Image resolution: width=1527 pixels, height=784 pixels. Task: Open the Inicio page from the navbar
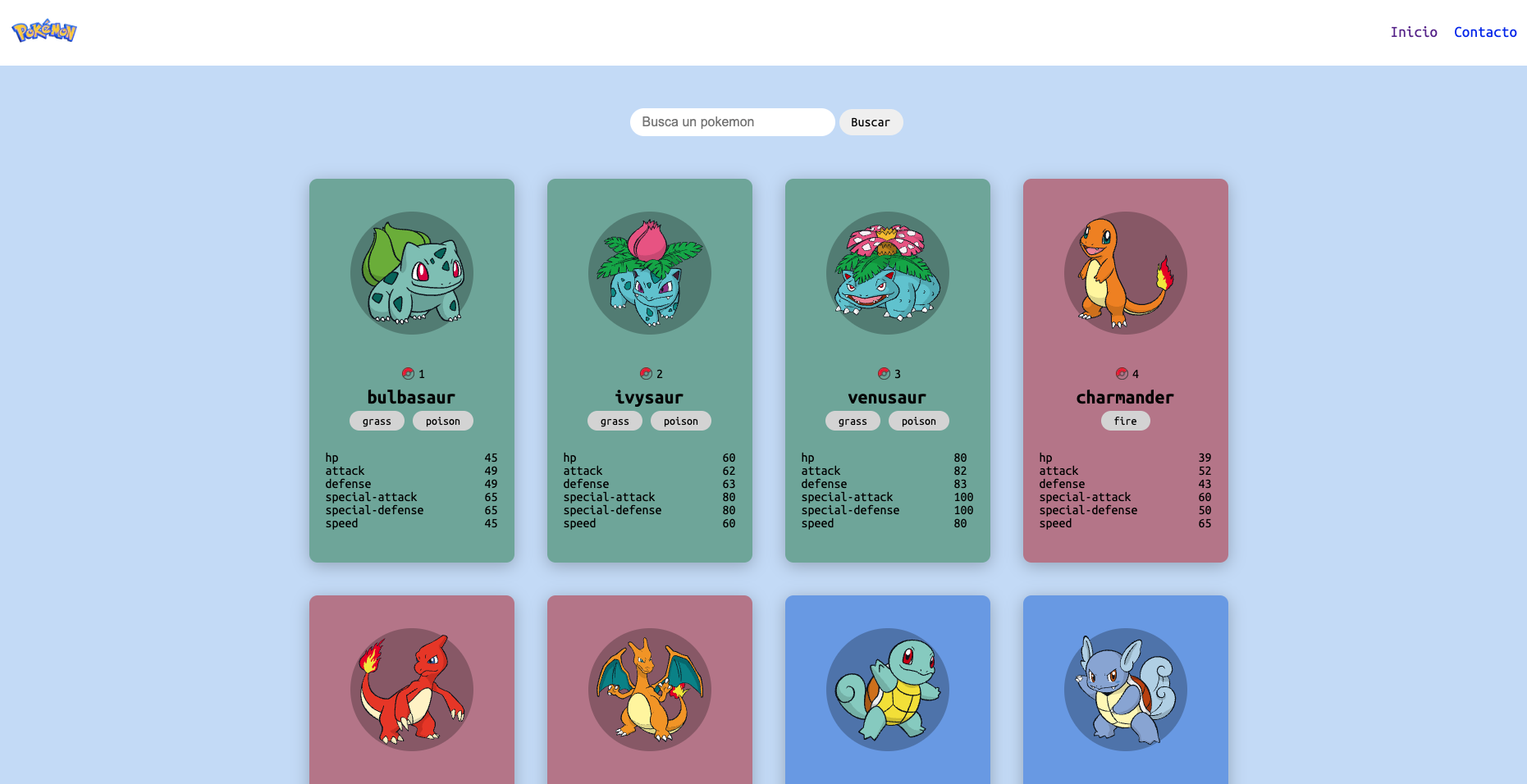pos(1414,32)
